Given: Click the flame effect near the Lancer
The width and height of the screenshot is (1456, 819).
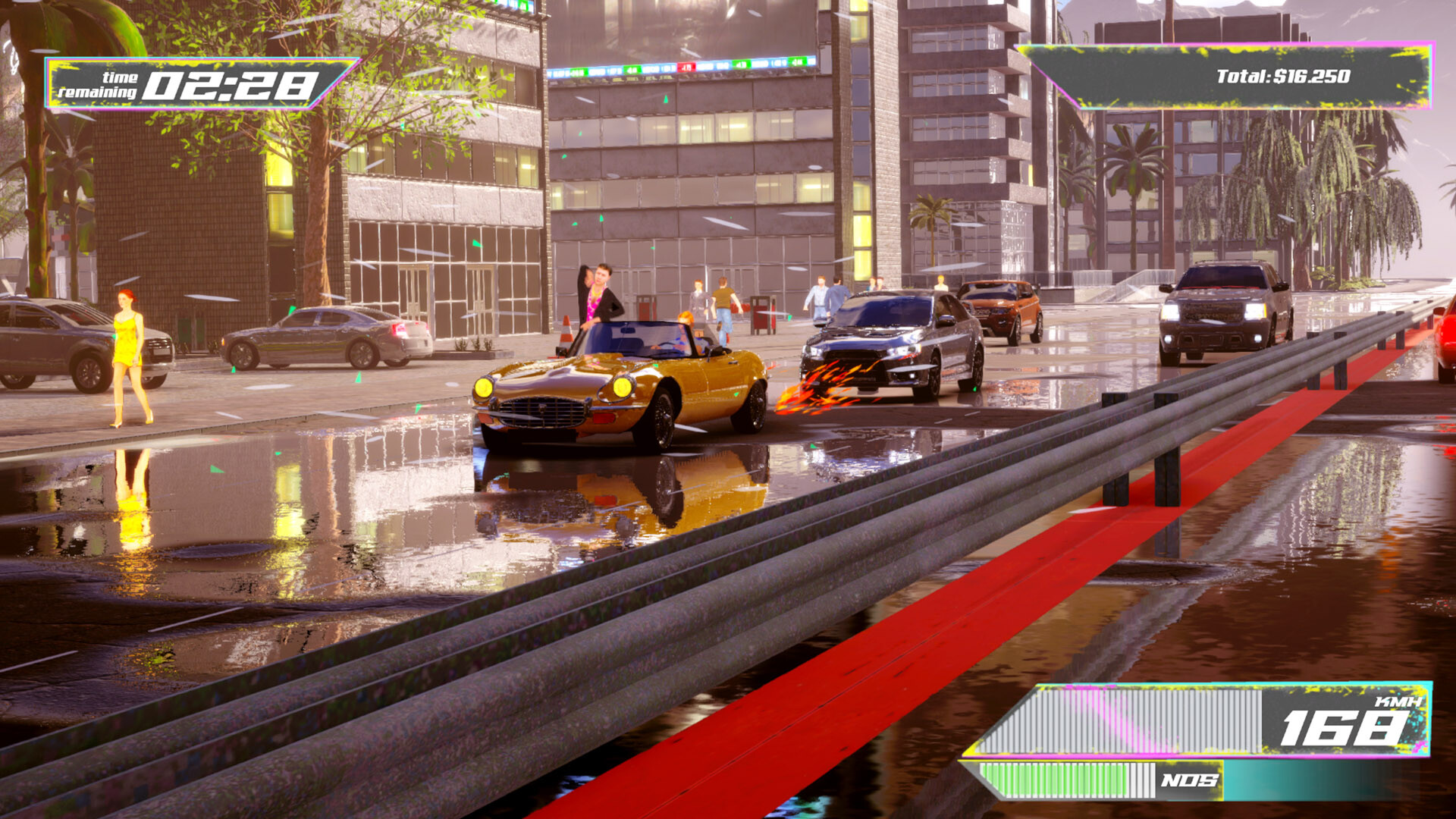Looking at the screenshot, I should 815,387.
